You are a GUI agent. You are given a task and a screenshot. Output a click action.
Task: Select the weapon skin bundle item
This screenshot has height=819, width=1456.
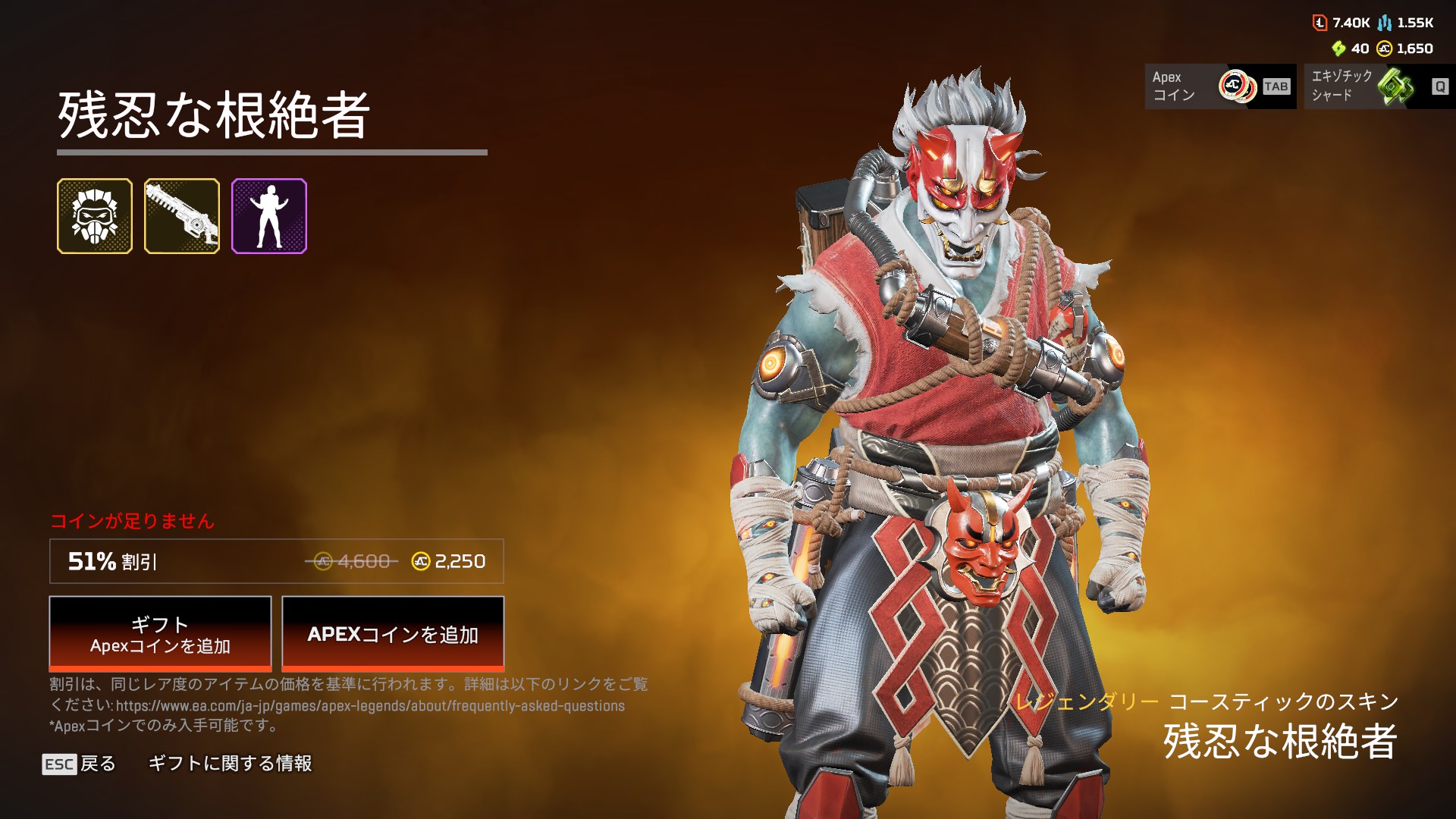[x=182, y=216]
